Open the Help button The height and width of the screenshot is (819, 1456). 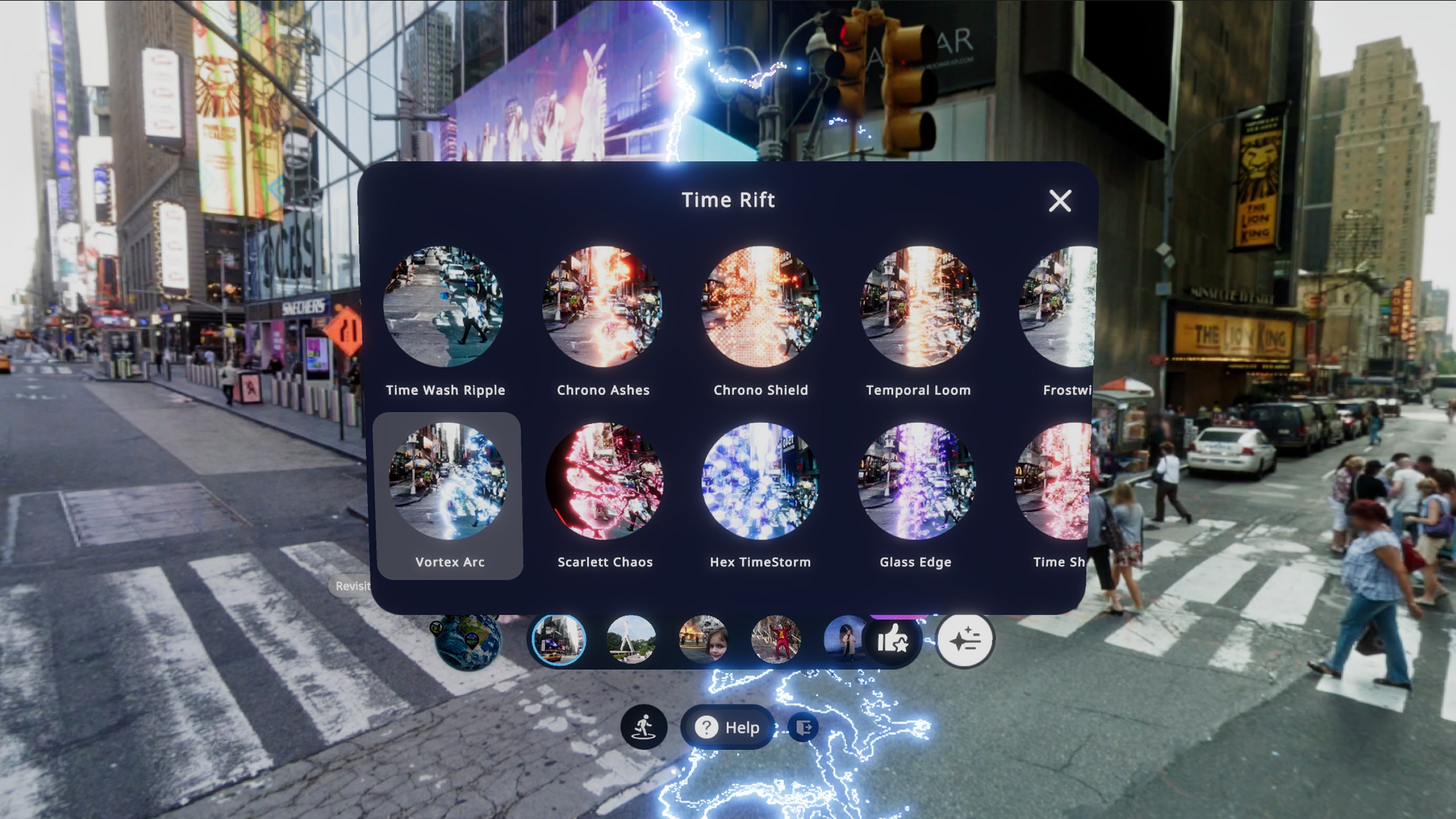click(x=729, y=727)
